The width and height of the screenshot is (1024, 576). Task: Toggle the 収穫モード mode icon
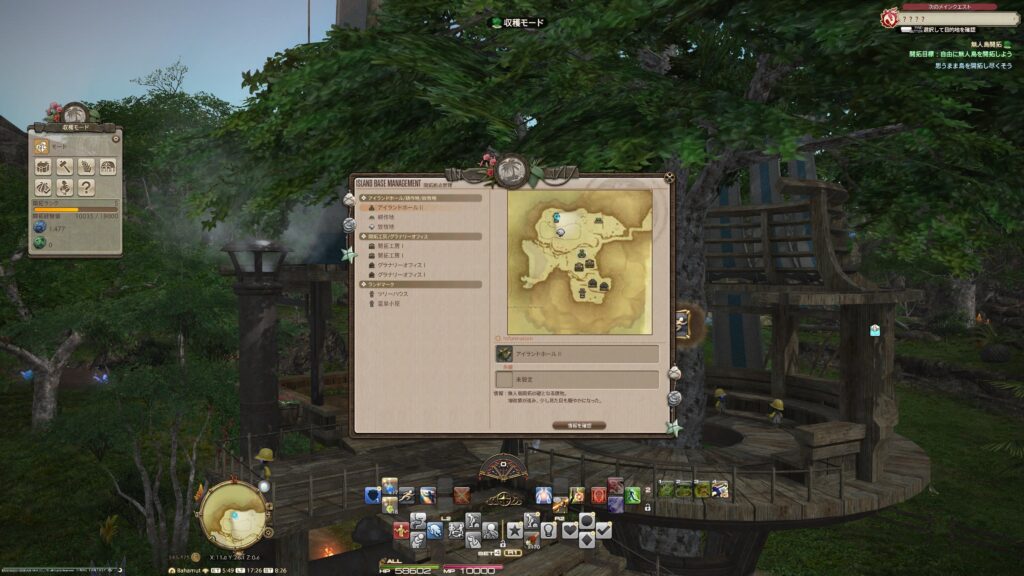click(x=43, y=146)
